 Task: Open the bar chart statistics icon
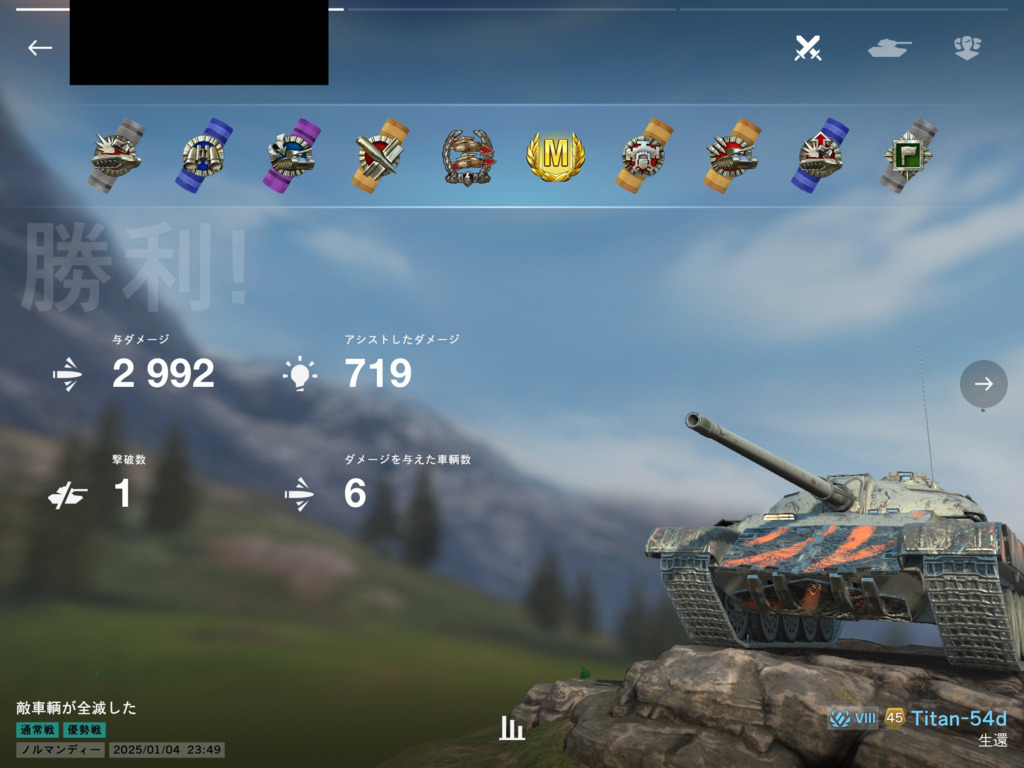coord(512,728)
